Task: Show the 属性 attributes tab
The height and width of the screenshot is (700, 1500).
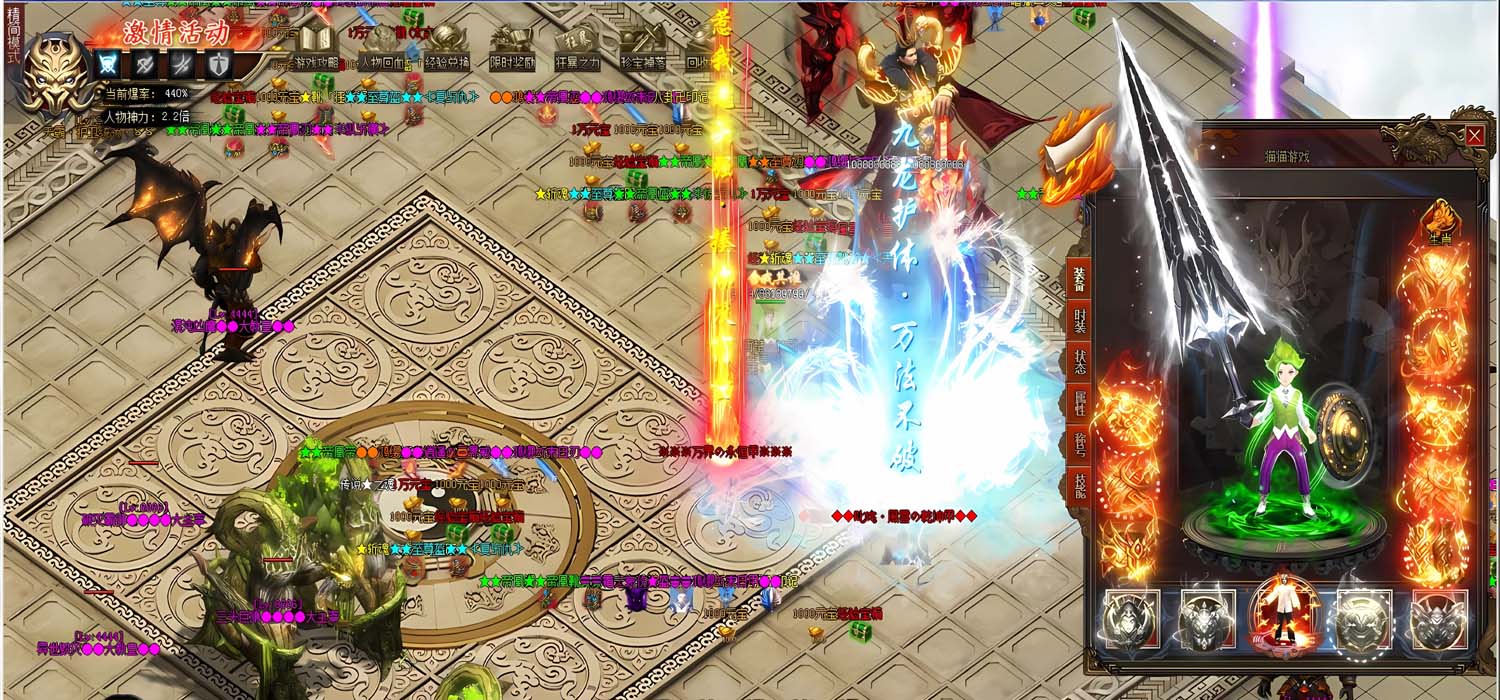Action: [x=1080, y=404]
